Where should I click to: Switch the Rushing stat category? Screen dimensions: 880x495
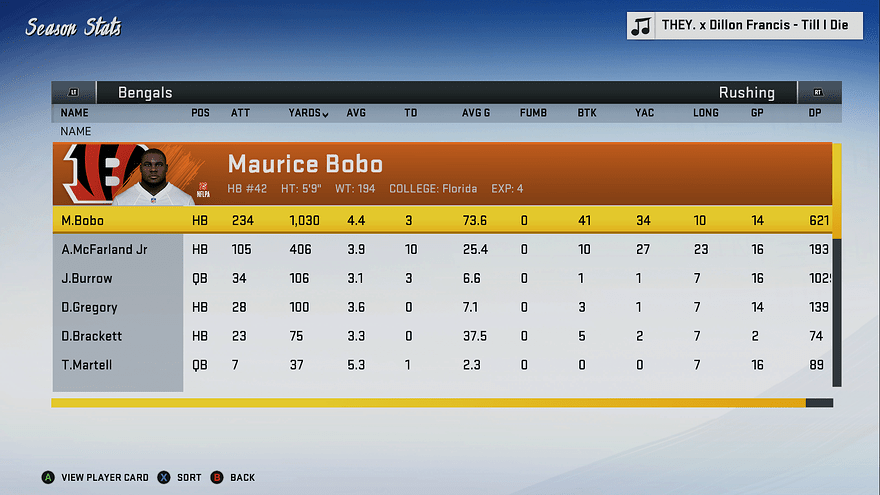pyautogui.click(x=746, y=93)
